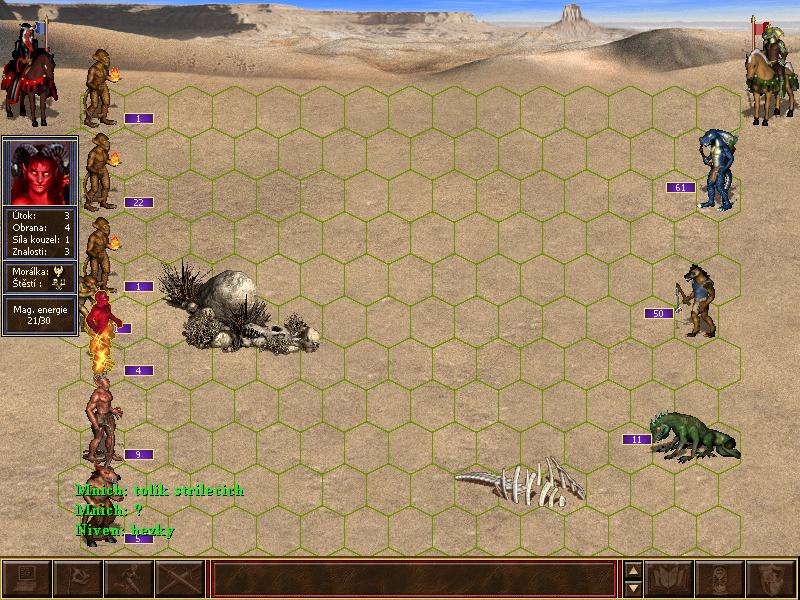Attack the blue lizardman stack of 61
Screen dimensions: 800x600
pos(715,170)
